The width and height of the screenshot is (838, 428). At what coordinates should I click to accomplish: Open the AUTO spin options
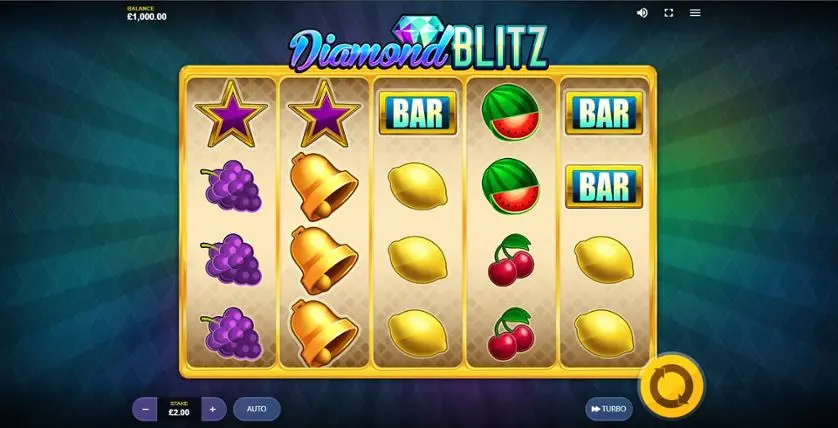[257, 409]
